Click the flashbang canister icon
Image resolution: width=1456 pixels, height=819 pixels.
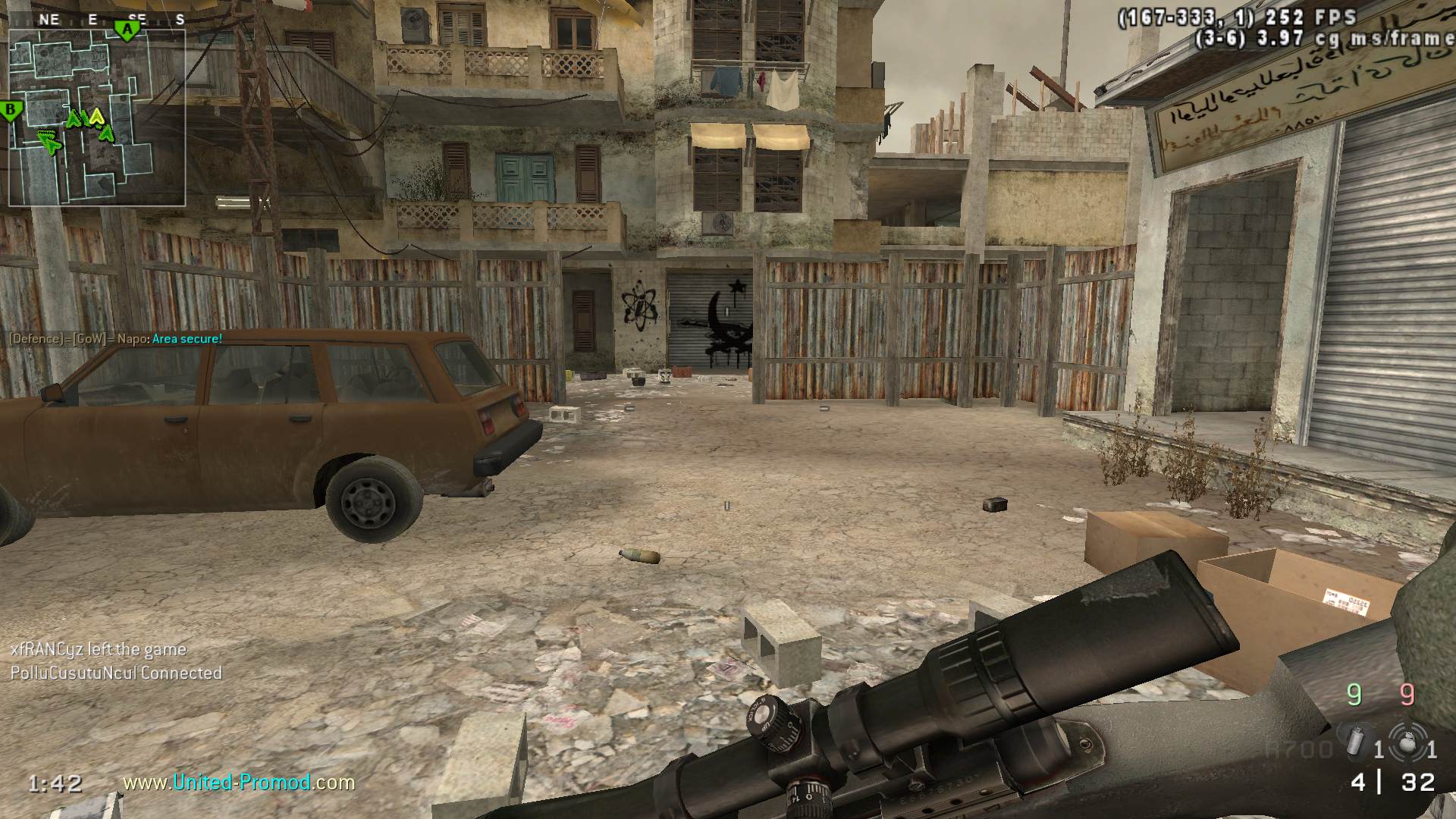pyautogui.click(x=1354, y=741)
